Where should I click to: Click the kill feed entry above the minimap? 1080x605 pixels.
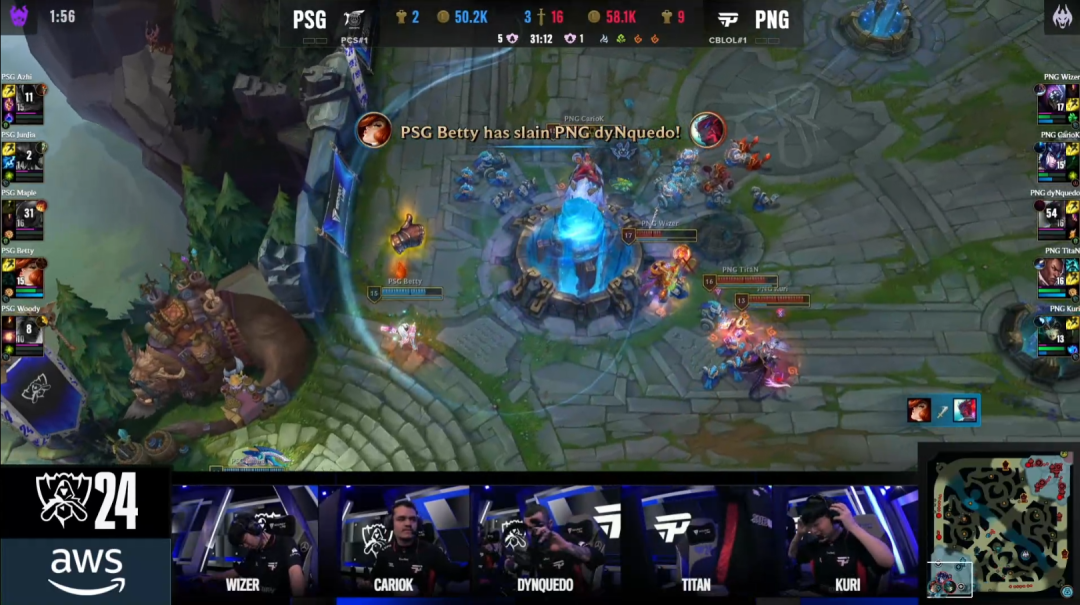pyautogui.click(x=941, y=410)
